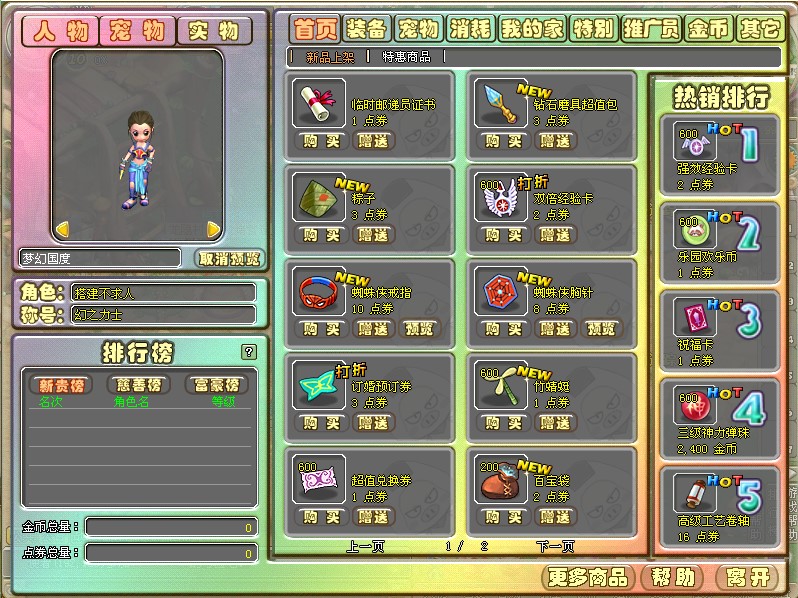Go to next page with 下一页
Screen dimensions: 798x598
555,546
